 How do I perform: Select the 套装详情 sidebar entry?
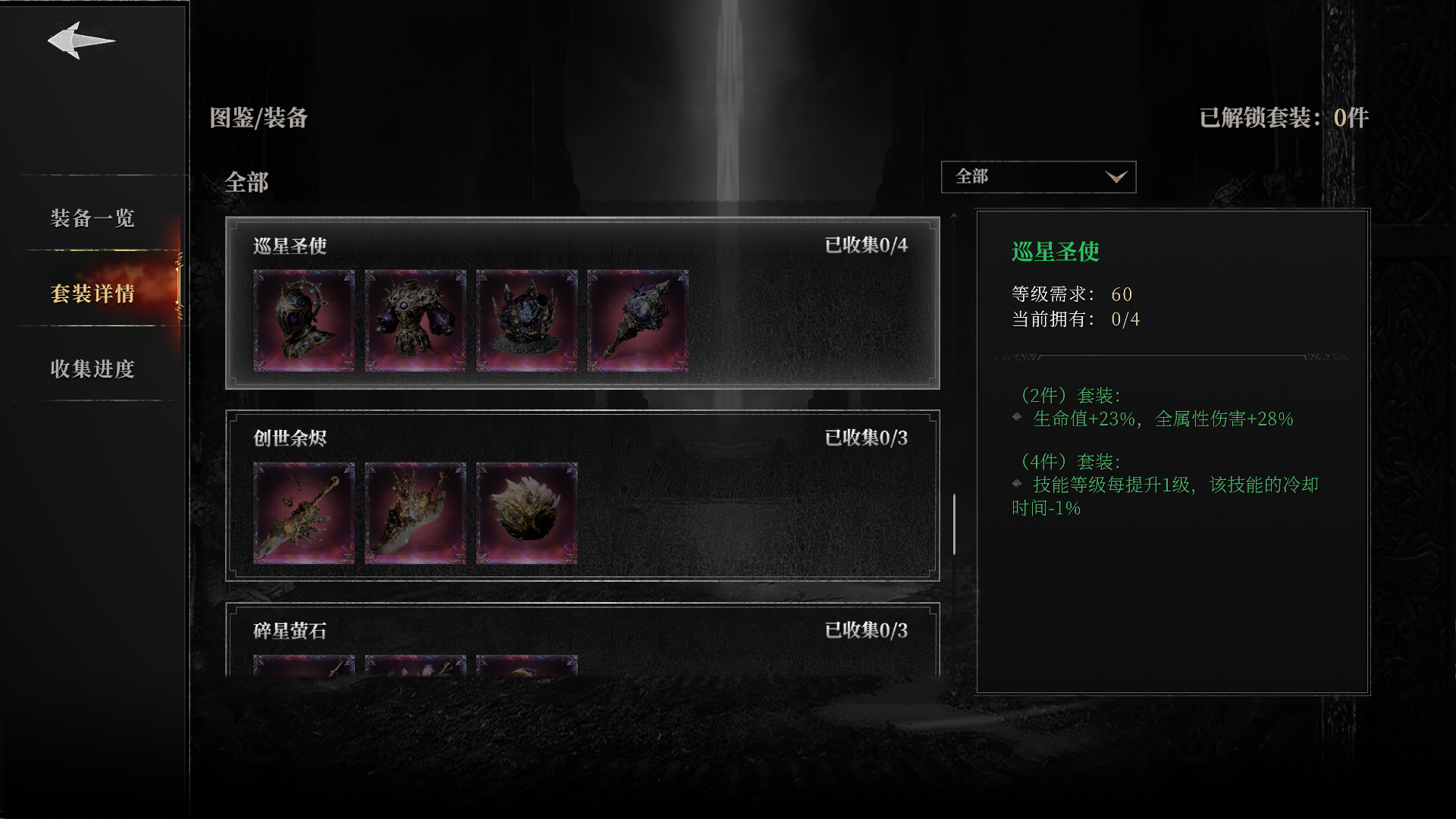pos(91,295)
